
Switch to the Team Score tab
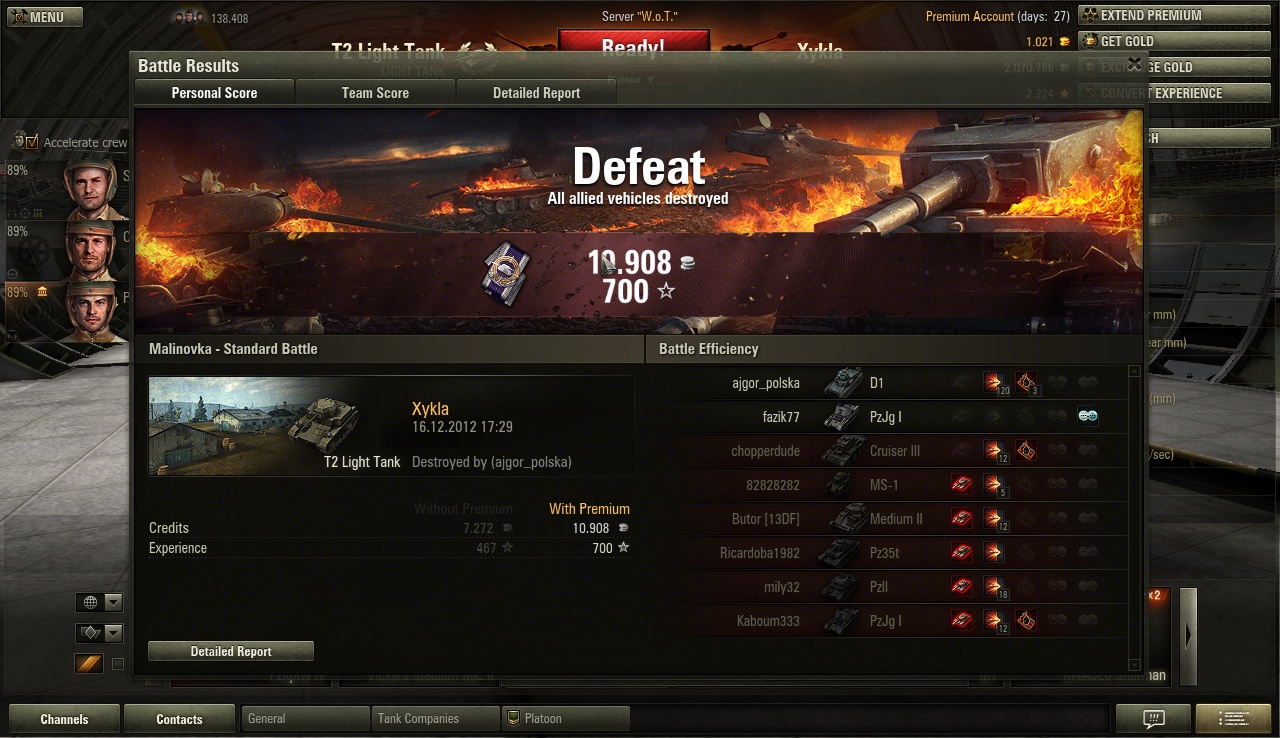click(374, 92)
